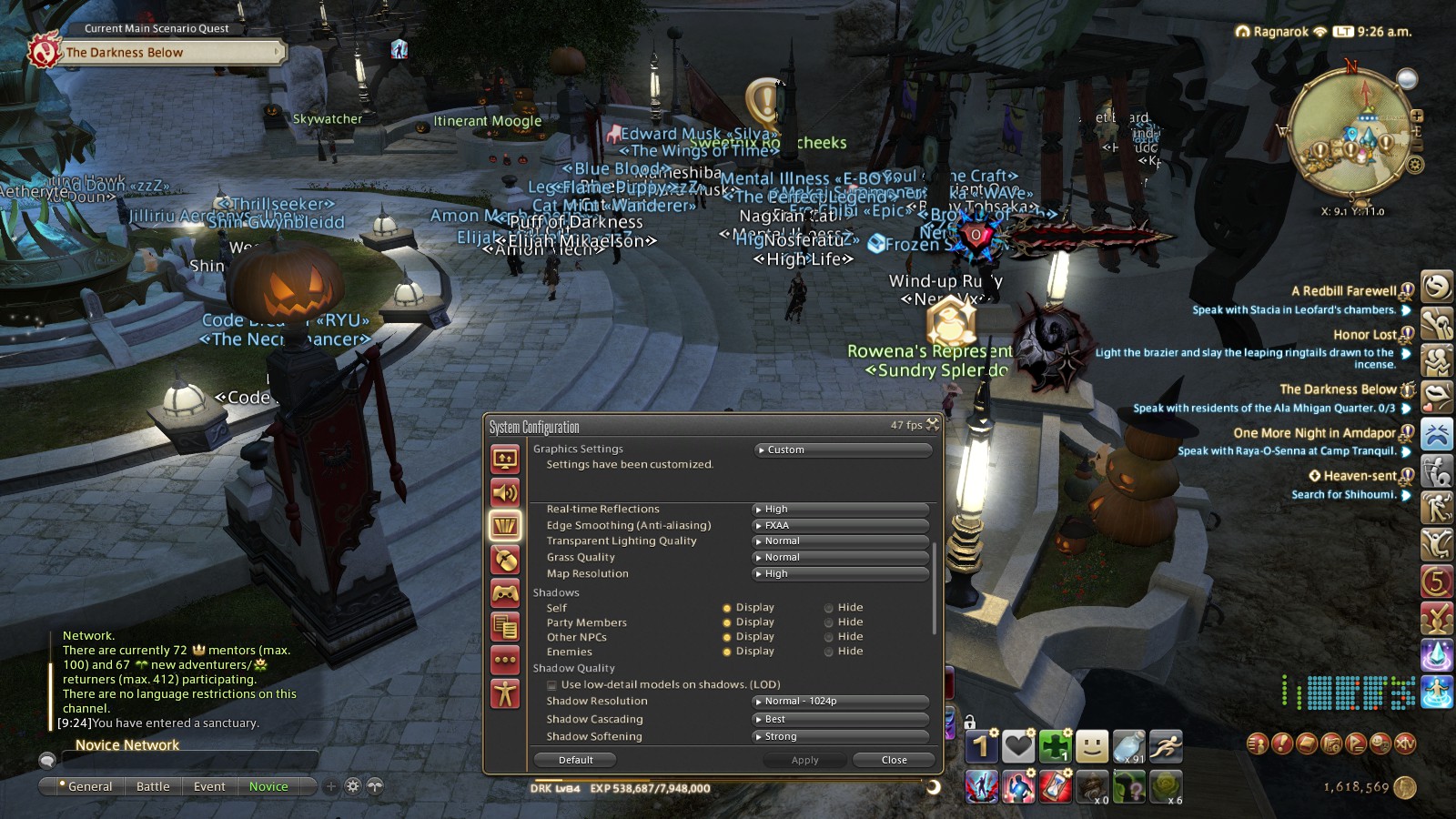Choose Hide for Enemies shadows

[x=829, y=652]
